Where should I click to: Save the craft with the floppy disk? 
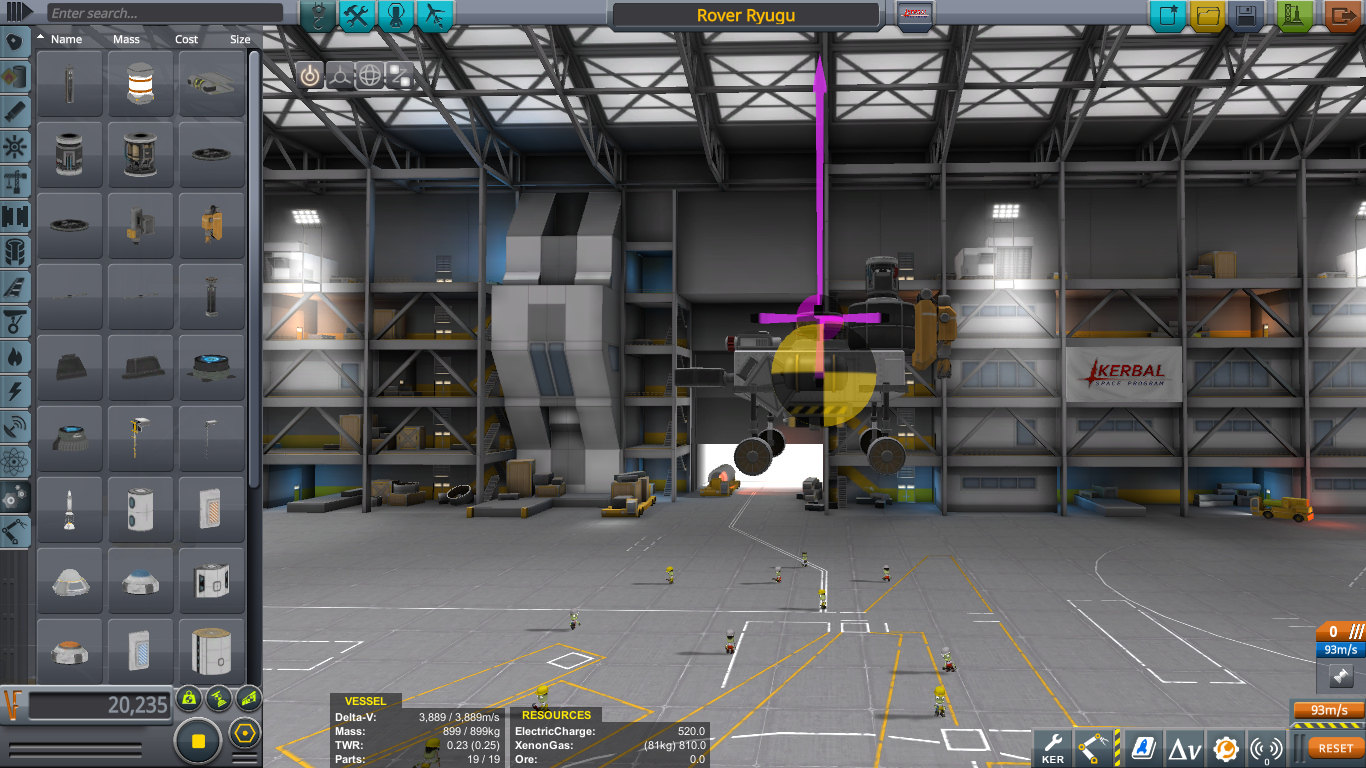click(1246, 16)
